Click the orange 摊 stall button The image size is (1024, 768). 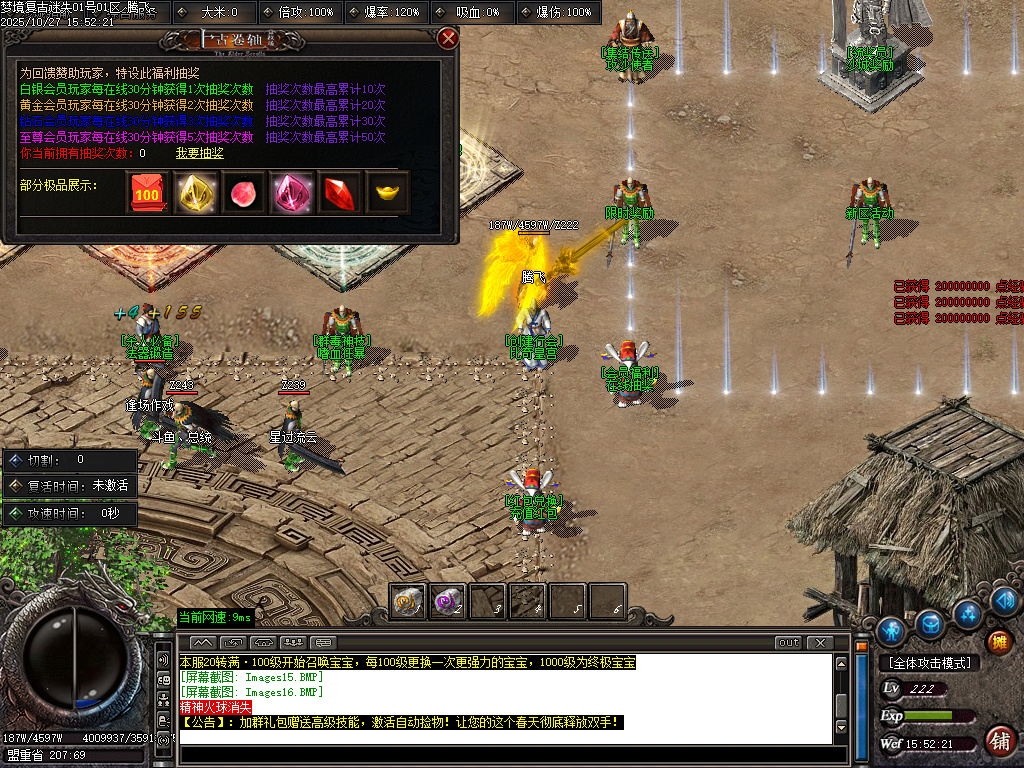click(x=998, y=641)
